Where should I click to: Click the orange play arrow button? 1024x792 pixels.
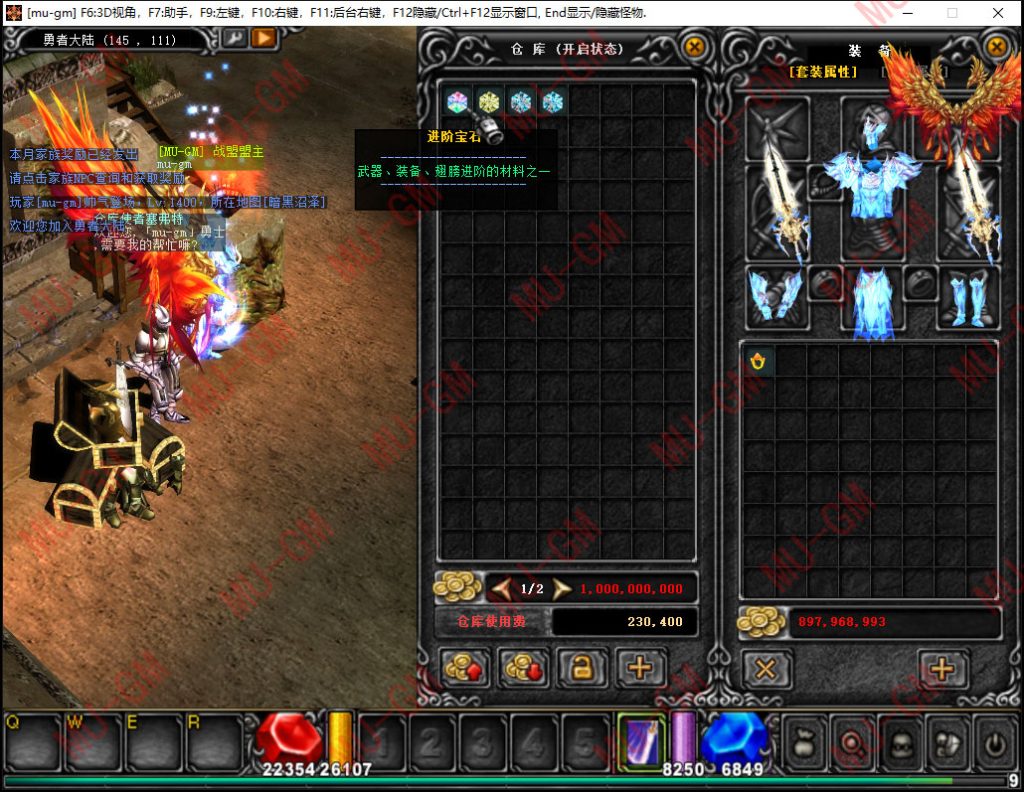click(x=263, y=38)
